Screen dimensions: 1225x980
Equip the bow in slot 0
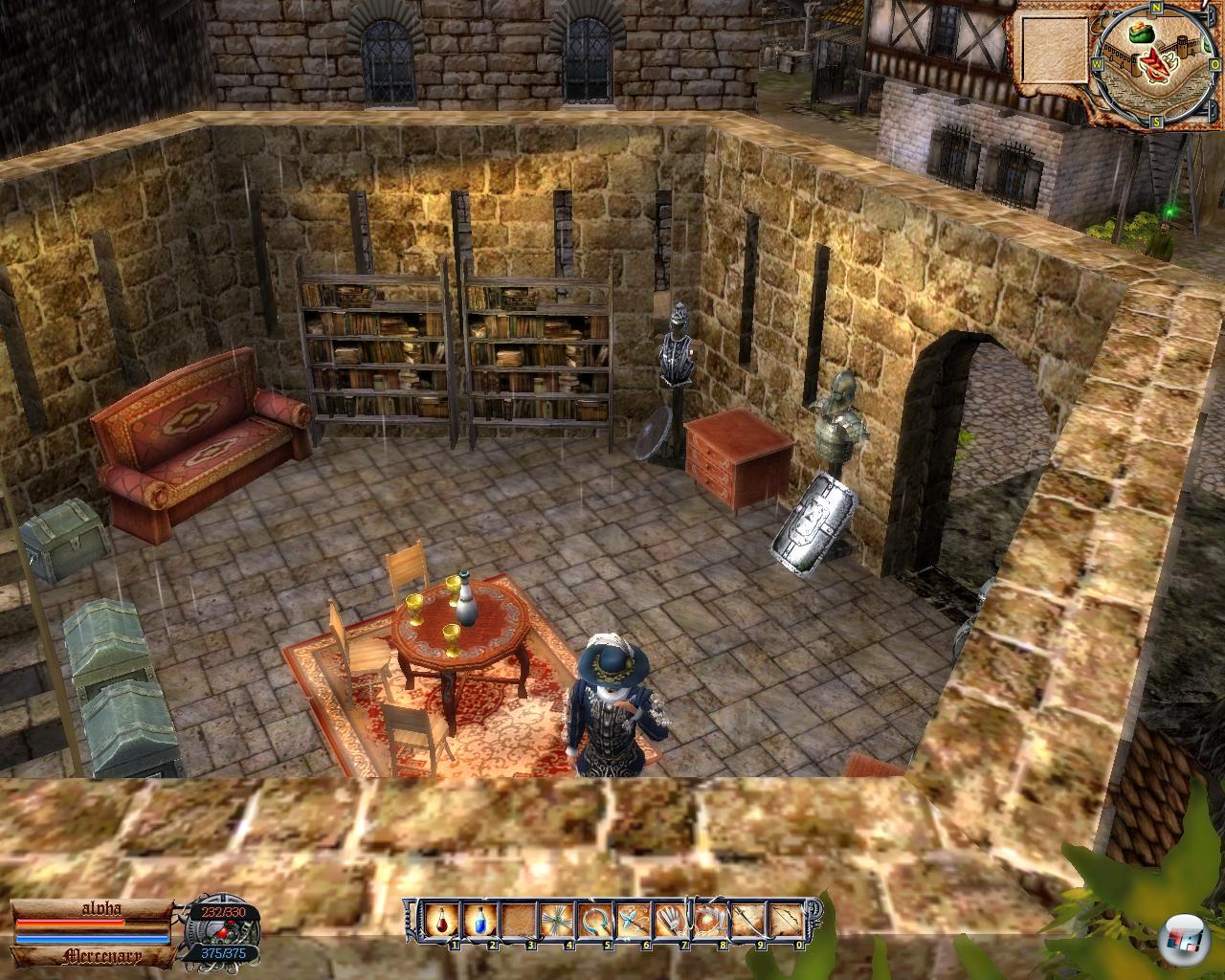pyautogui.click(x=784, y=922)
